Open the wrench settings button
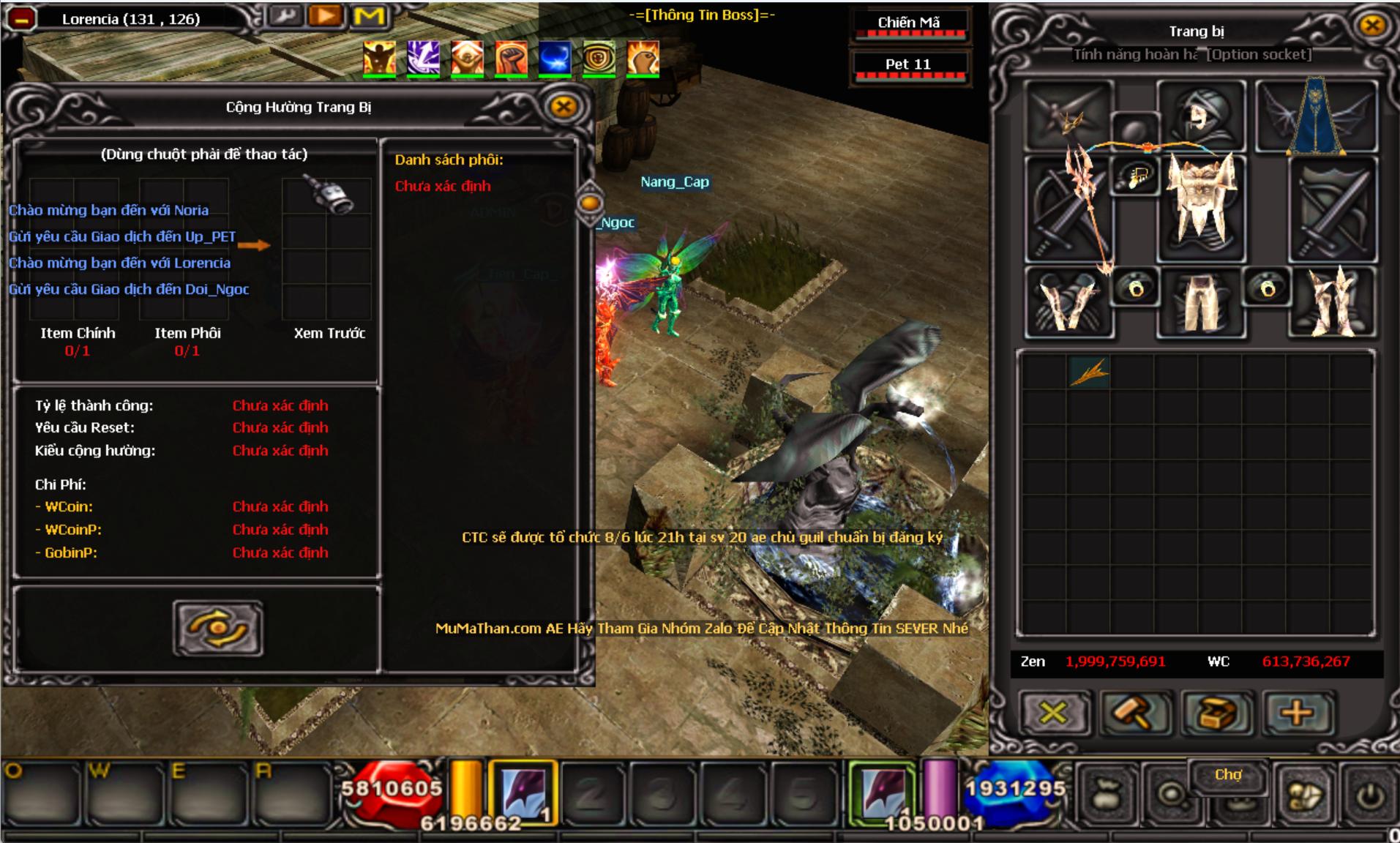Image resolution: width=1400 pixels, height=843 pixels. pyautogui.click(x=285, y=15)
